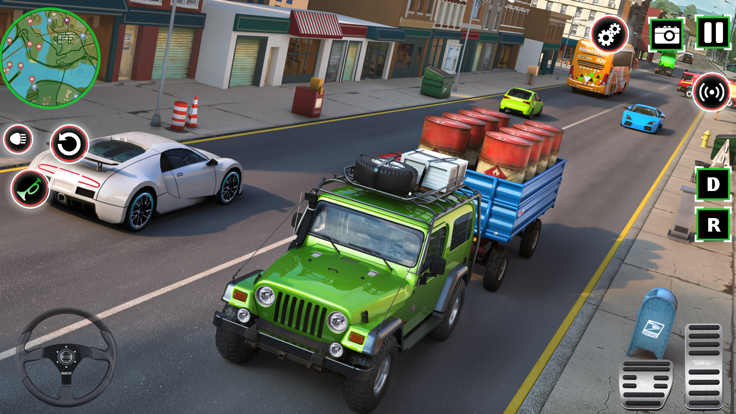Honk the red horn button

point(30,188)
